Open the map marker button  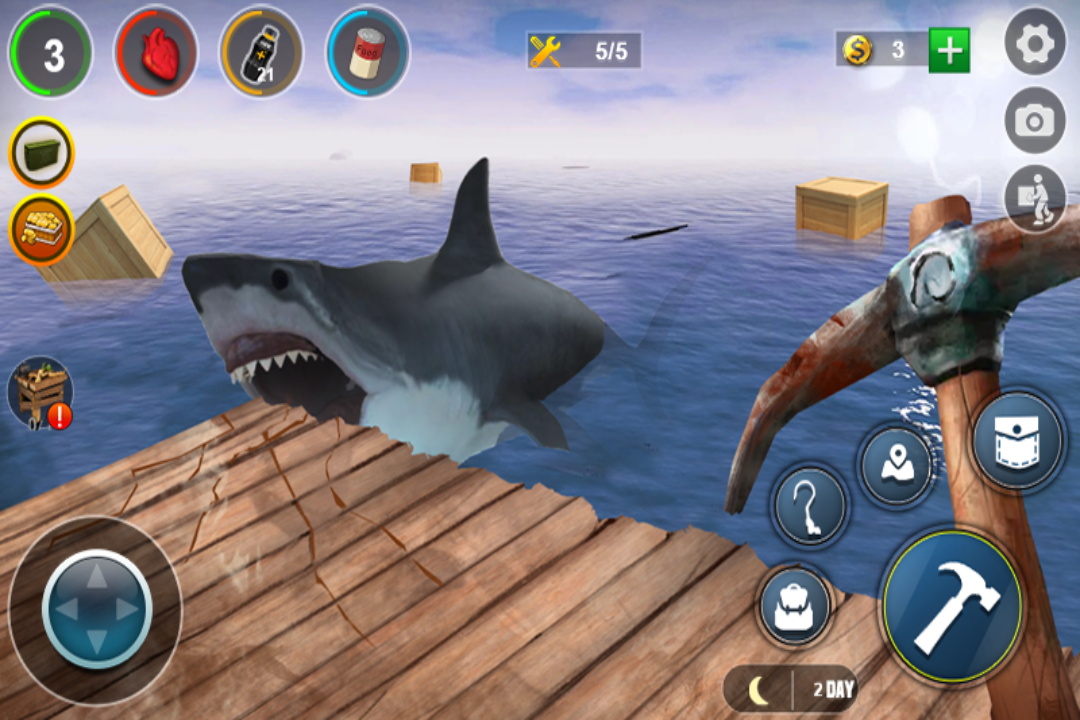coord(895,465)
